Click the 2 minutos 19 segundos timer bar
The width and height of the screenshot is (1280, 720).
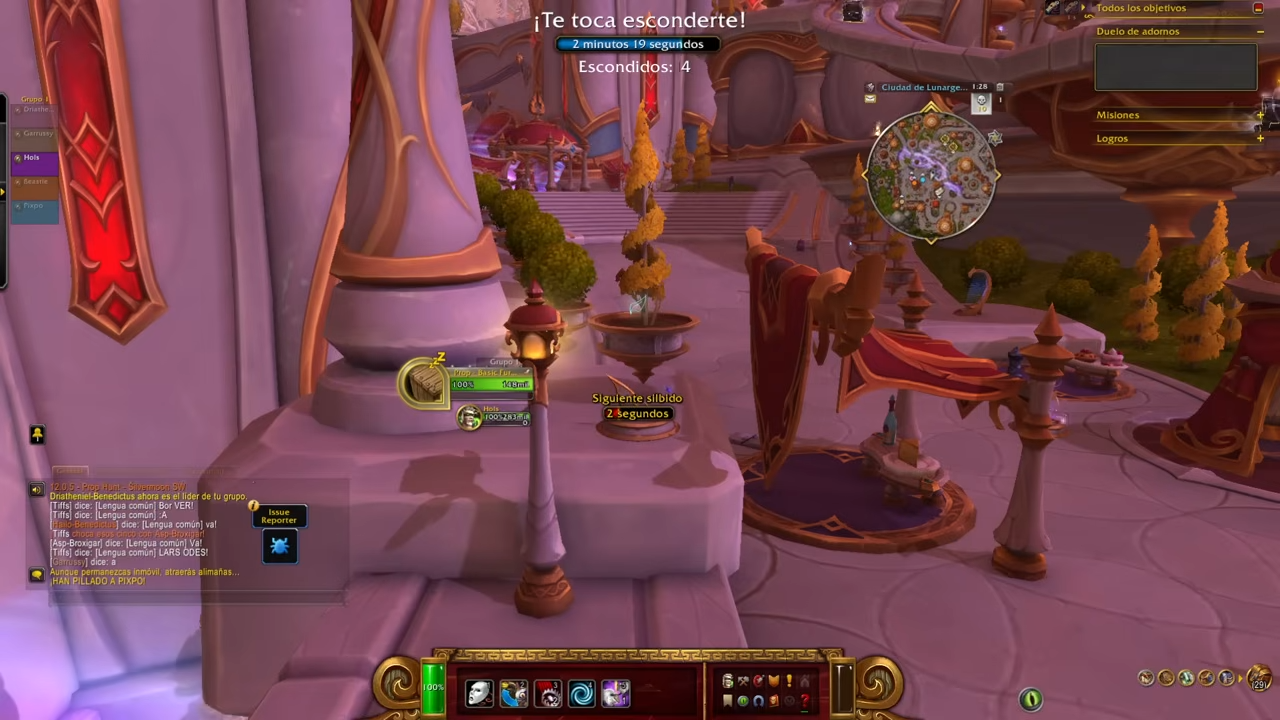637,43
